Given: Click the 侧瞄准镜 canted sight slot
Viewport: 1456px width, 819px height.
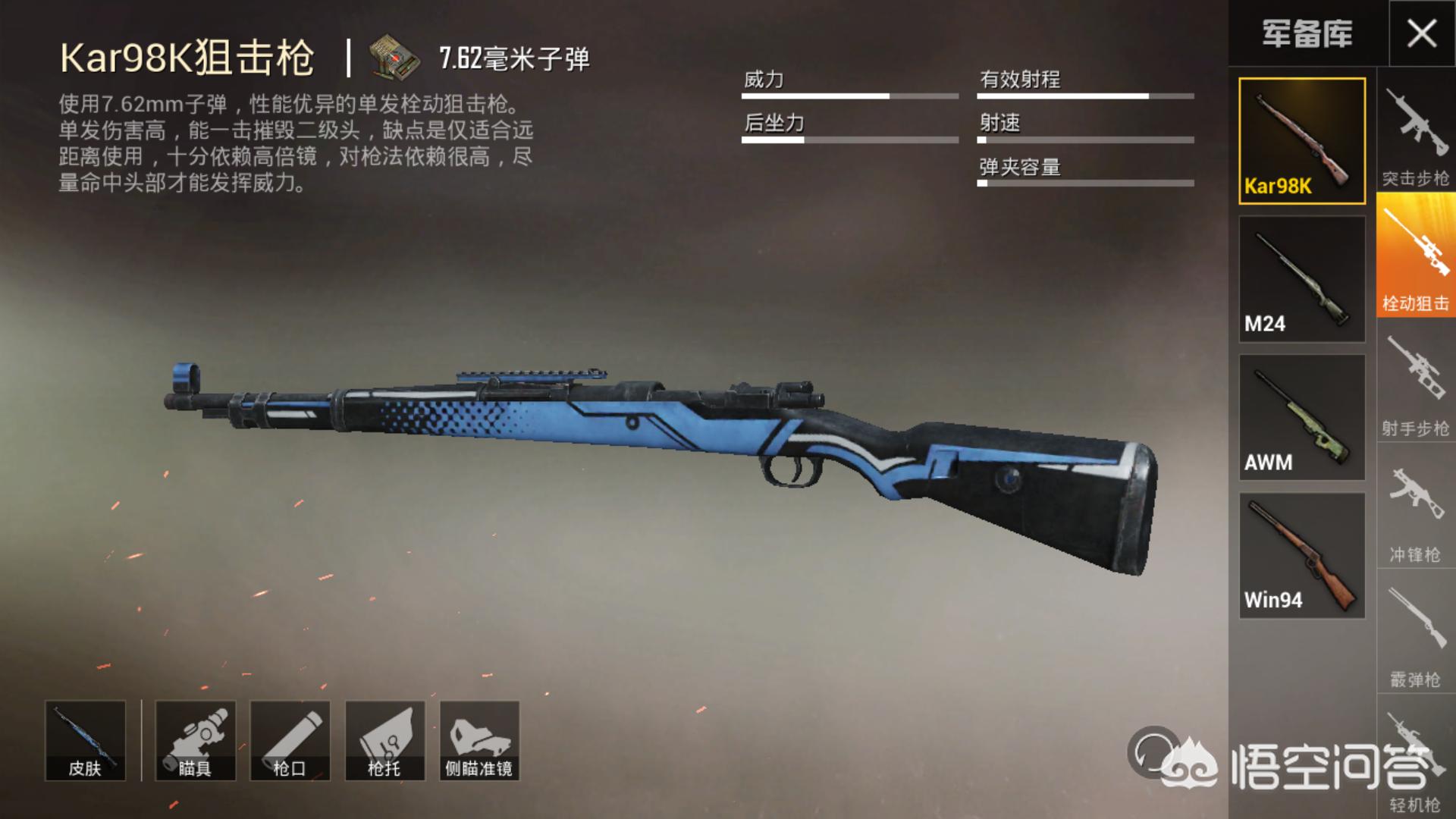Looking at the screenshot, I should click(x=479, y=741).
